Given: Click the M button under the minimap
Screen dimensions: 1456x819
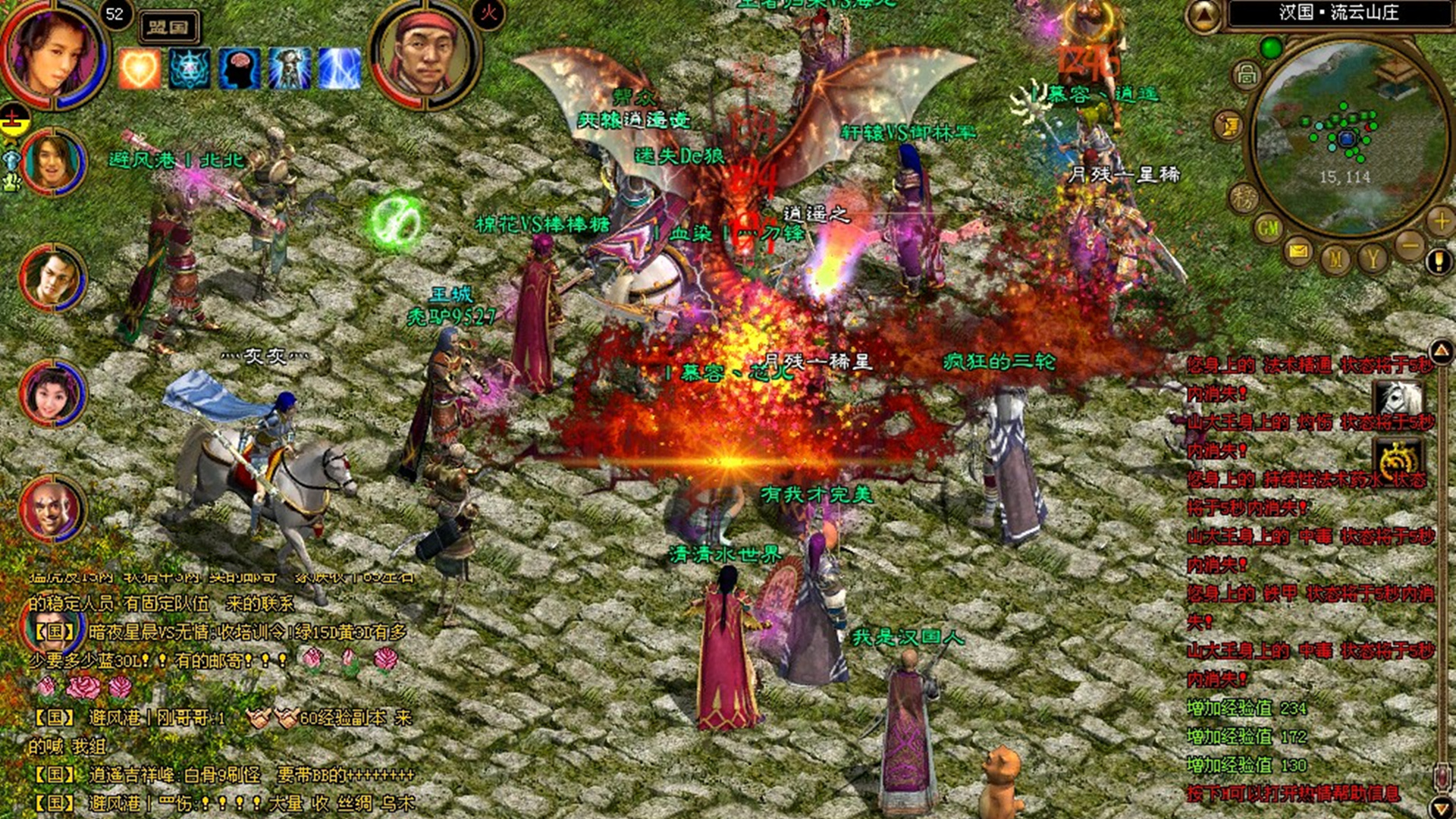Looking at the screenshot, I should [1335, 259].
